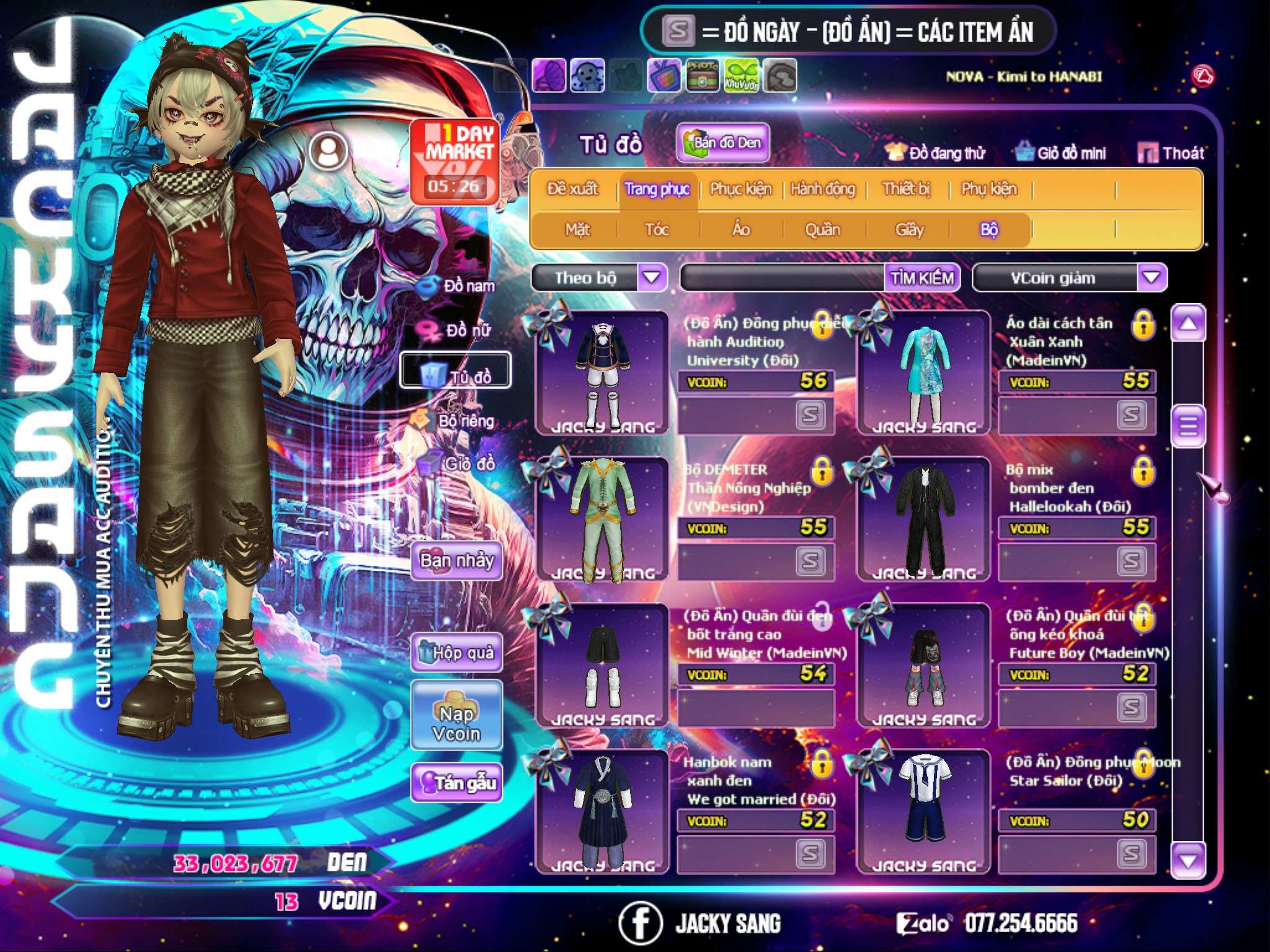Viewport: 1270px width, 952px height.
Task: Switch to the Hành động tab
Action: pos(822,188)
